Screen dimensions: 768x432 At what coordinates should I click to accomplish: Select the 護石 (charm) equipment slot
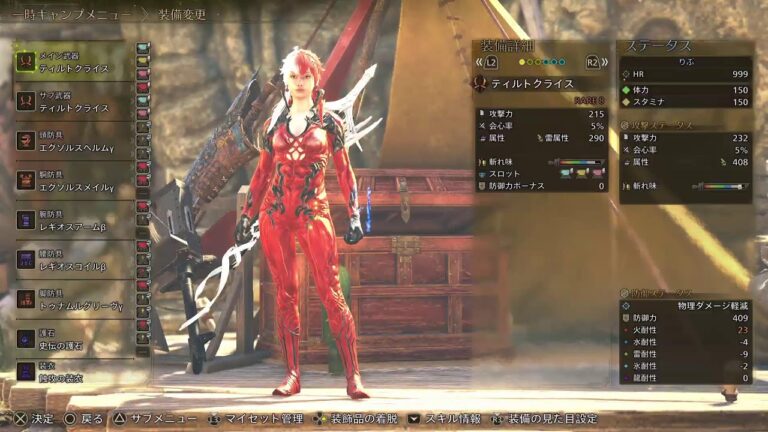(75, 339)
